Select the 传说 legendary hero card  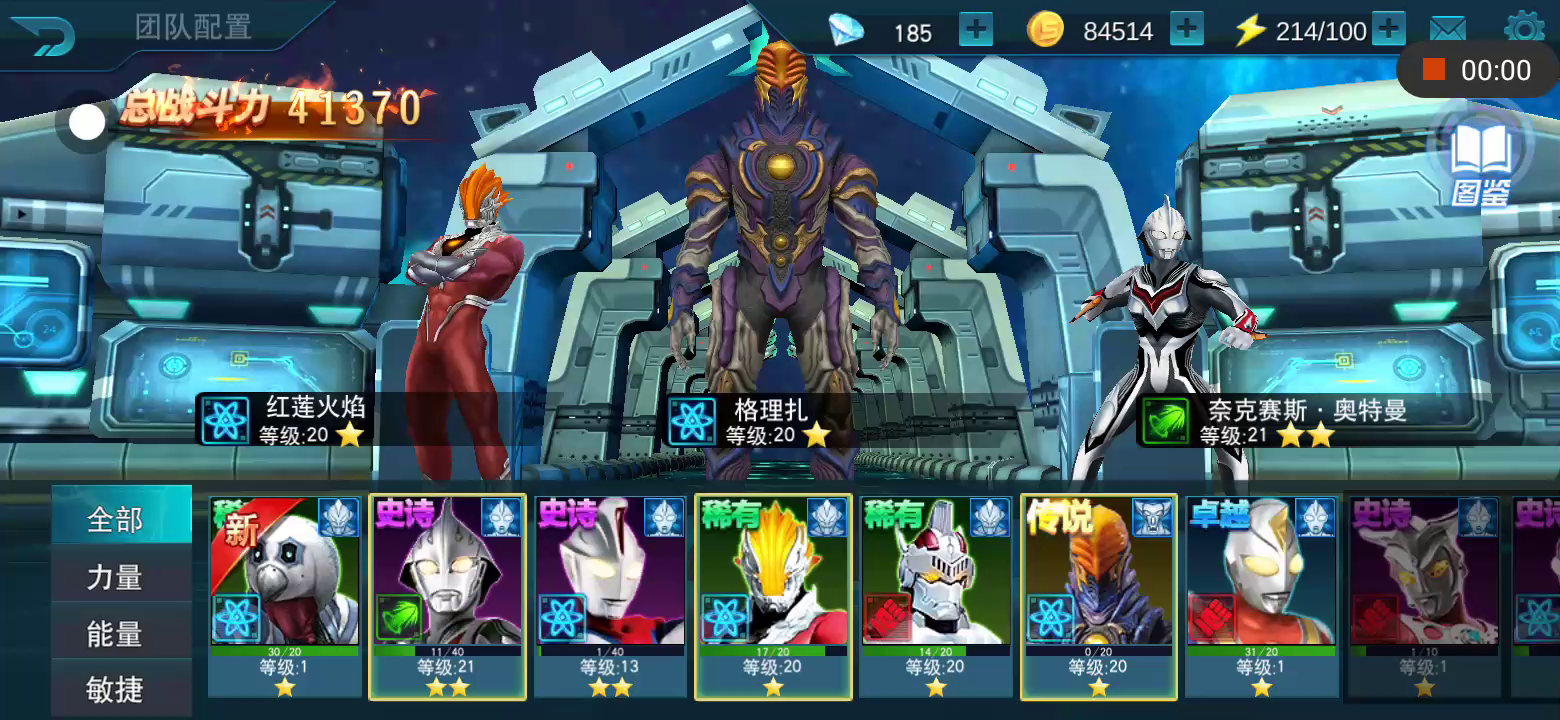(x=1098, y=595)
